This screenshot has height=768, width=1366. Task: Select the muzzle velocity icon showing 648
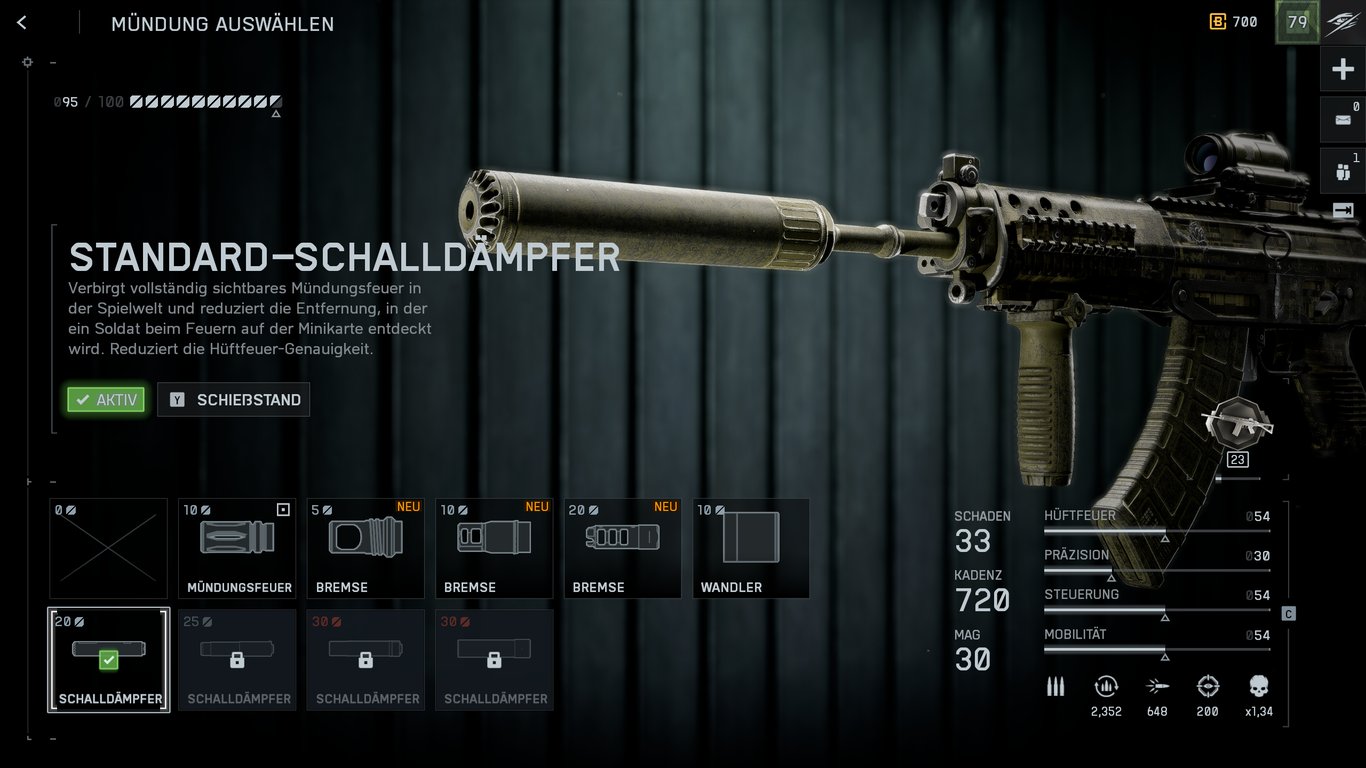(1157, 688)
